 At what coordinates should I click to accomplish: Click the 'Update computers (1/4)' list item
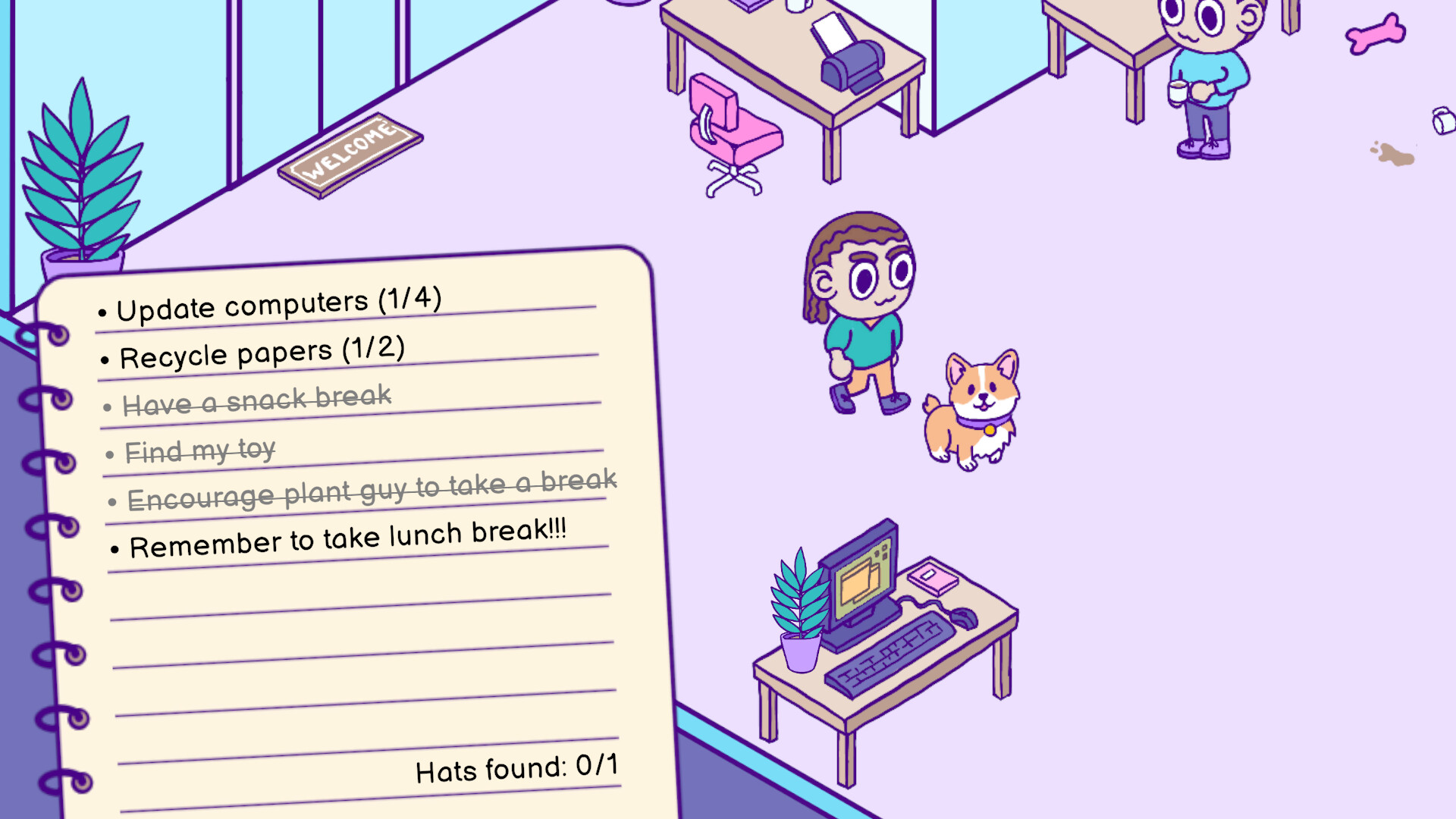pos(281,302)
